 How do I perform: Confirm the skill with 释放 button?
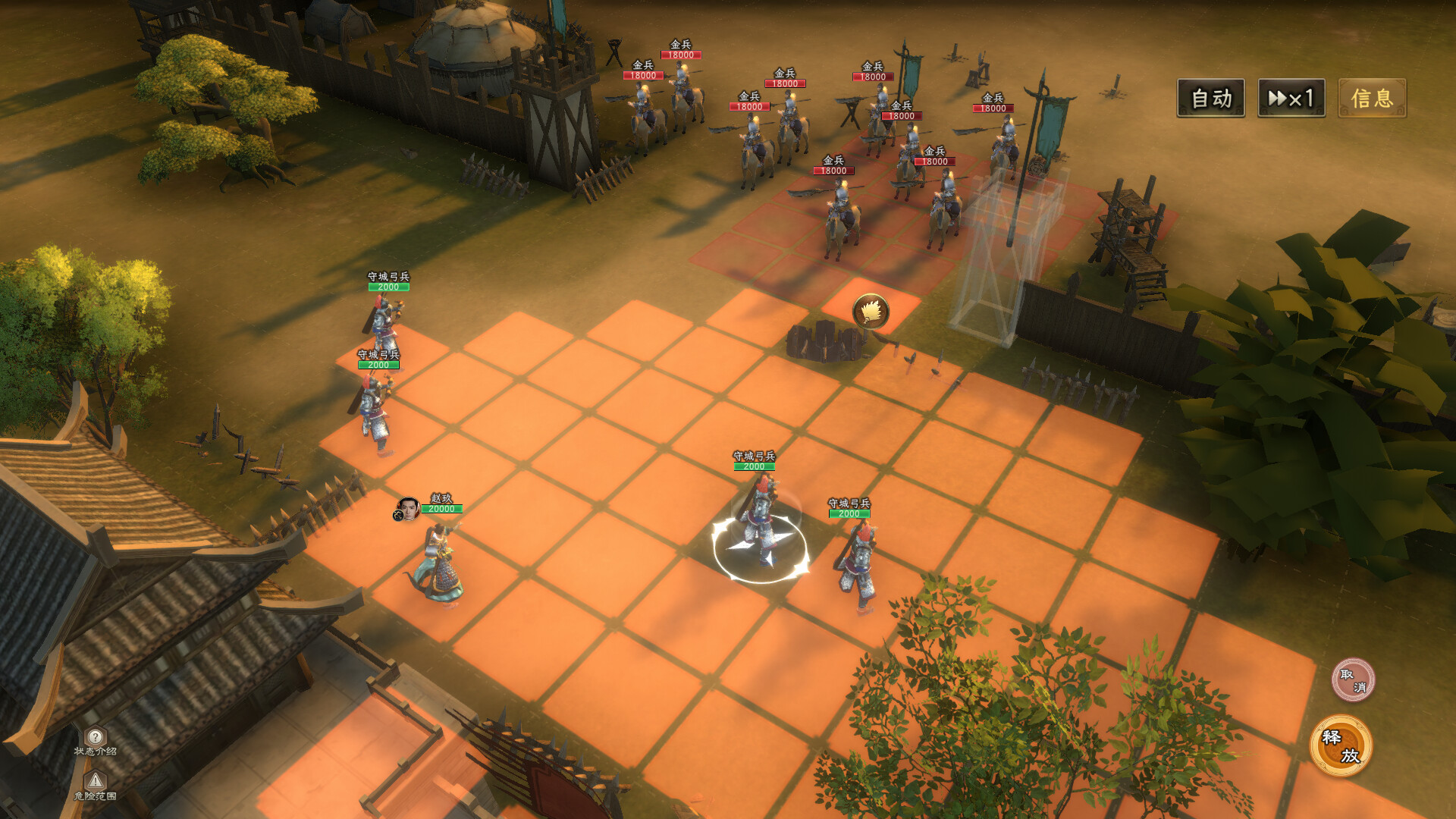[1341, 745]
